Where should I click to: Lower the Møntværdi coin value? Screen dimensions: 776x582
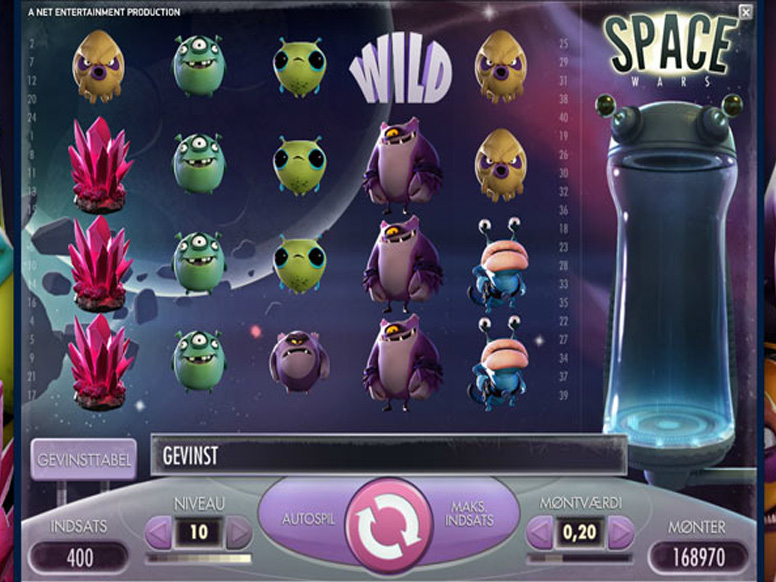click(541, 533)
